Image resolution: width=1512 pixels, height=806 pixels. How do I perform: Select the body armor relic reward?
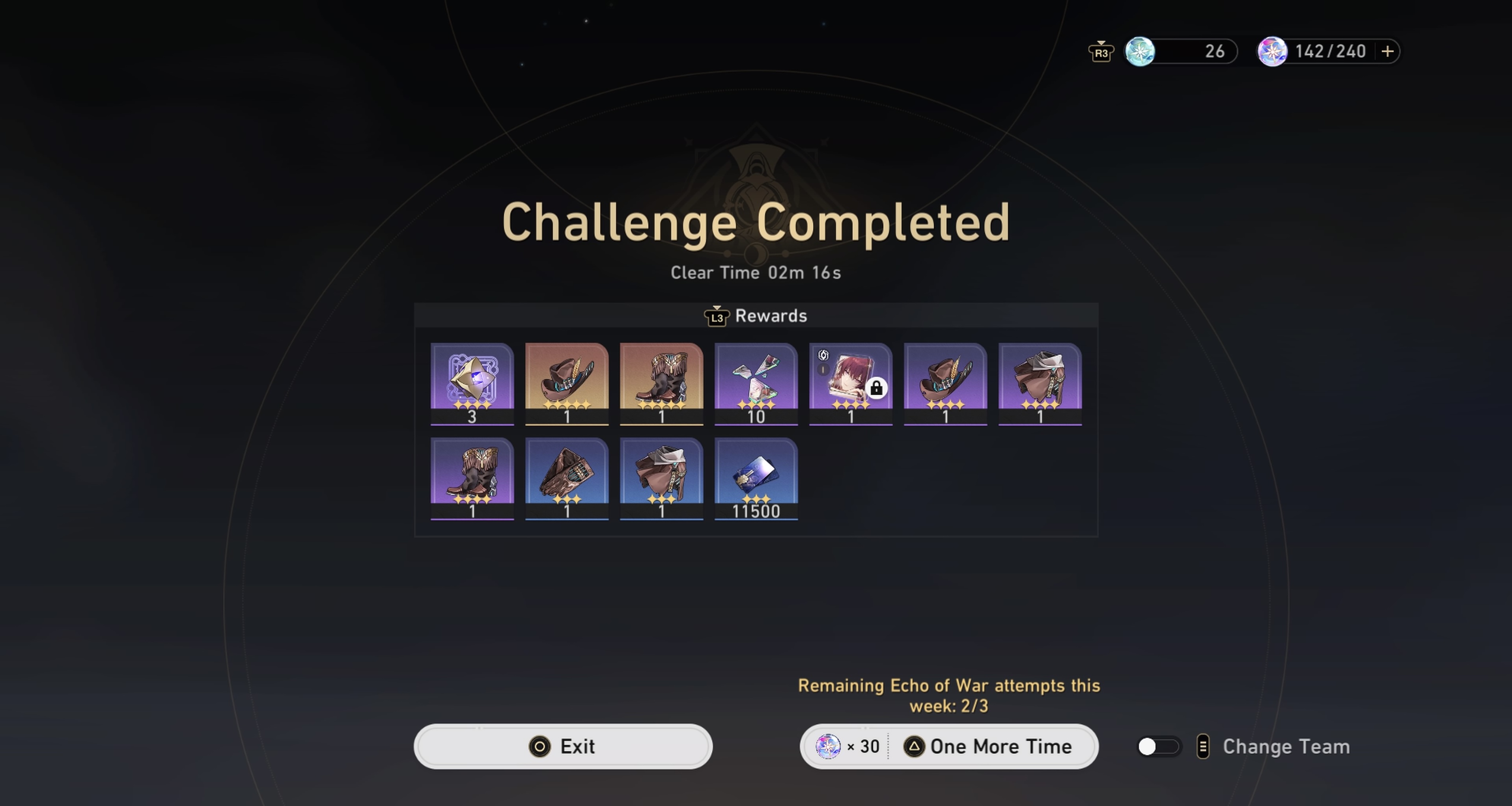tap(1040, 384)
